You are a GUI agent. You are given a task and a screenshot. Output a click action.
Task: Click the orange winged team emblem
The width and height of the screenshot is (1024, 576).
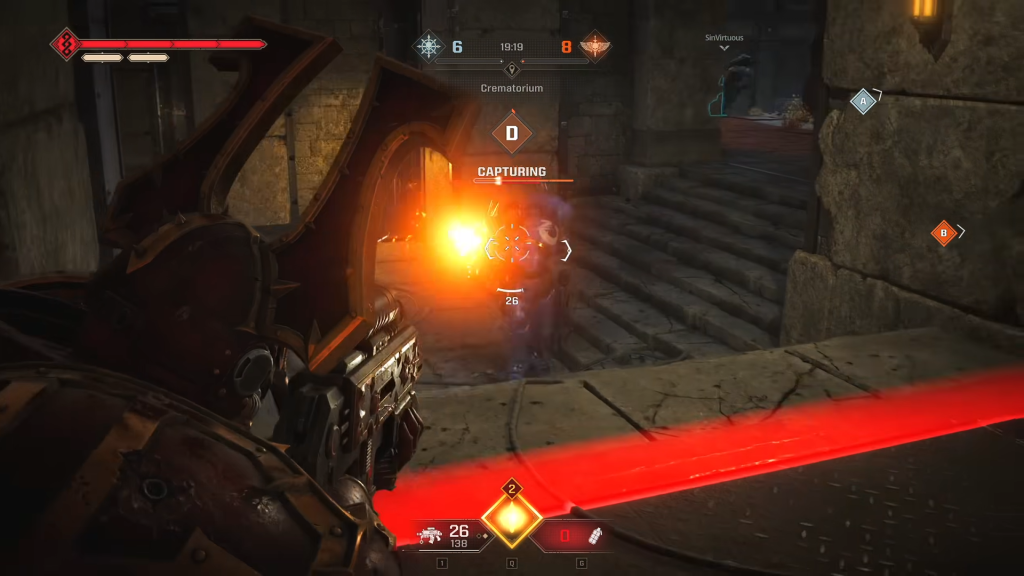[594, 46]
